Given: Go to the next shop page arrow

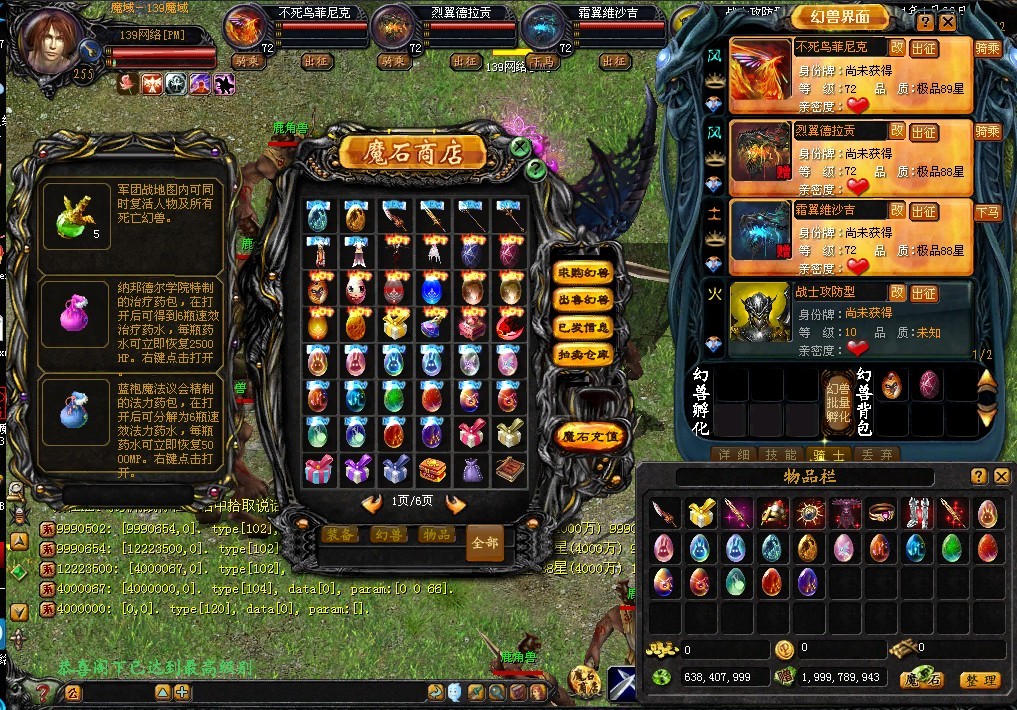Looking at the screenshot, I should click(455, 503).
